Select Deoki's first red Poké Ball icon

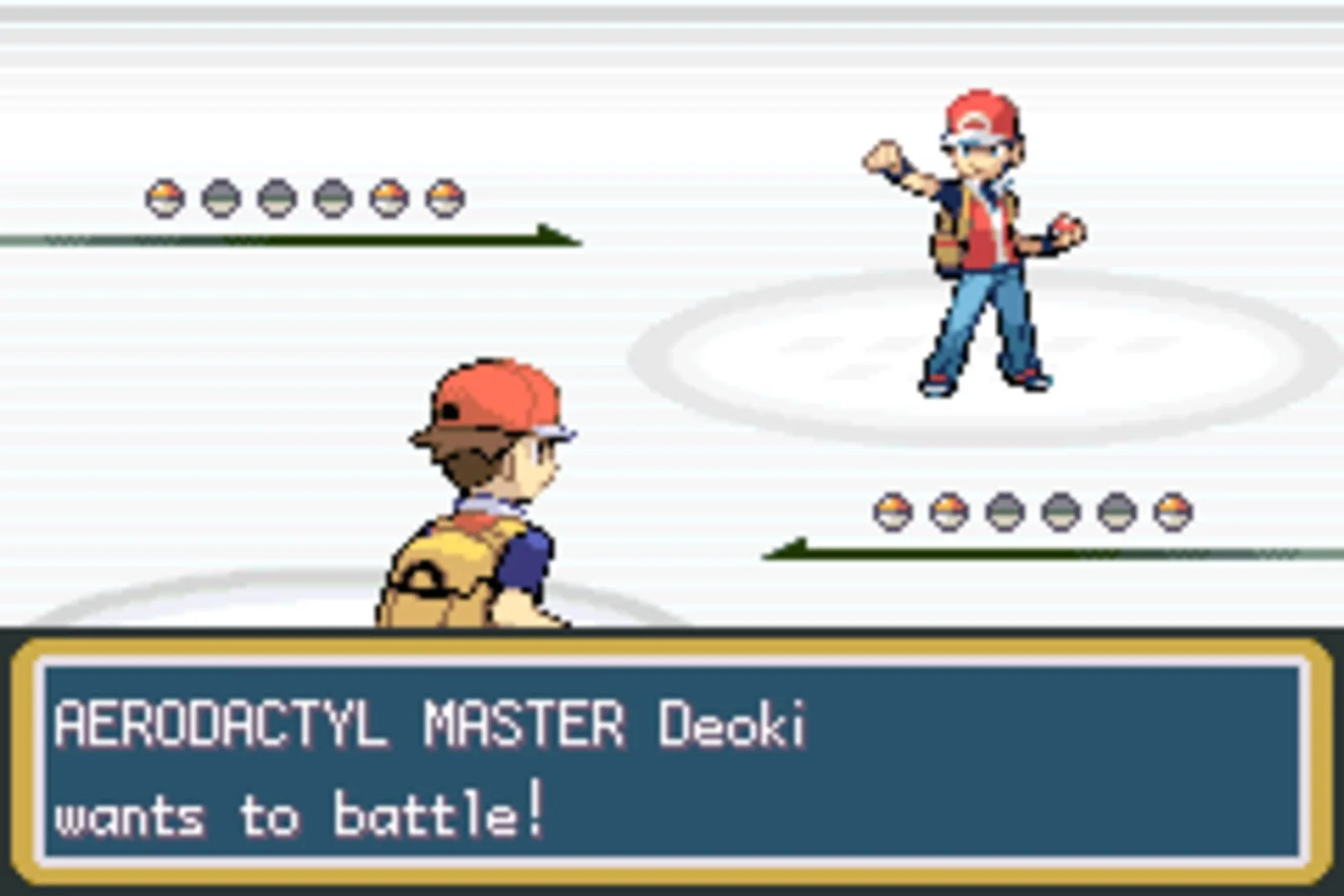[892, 513]
